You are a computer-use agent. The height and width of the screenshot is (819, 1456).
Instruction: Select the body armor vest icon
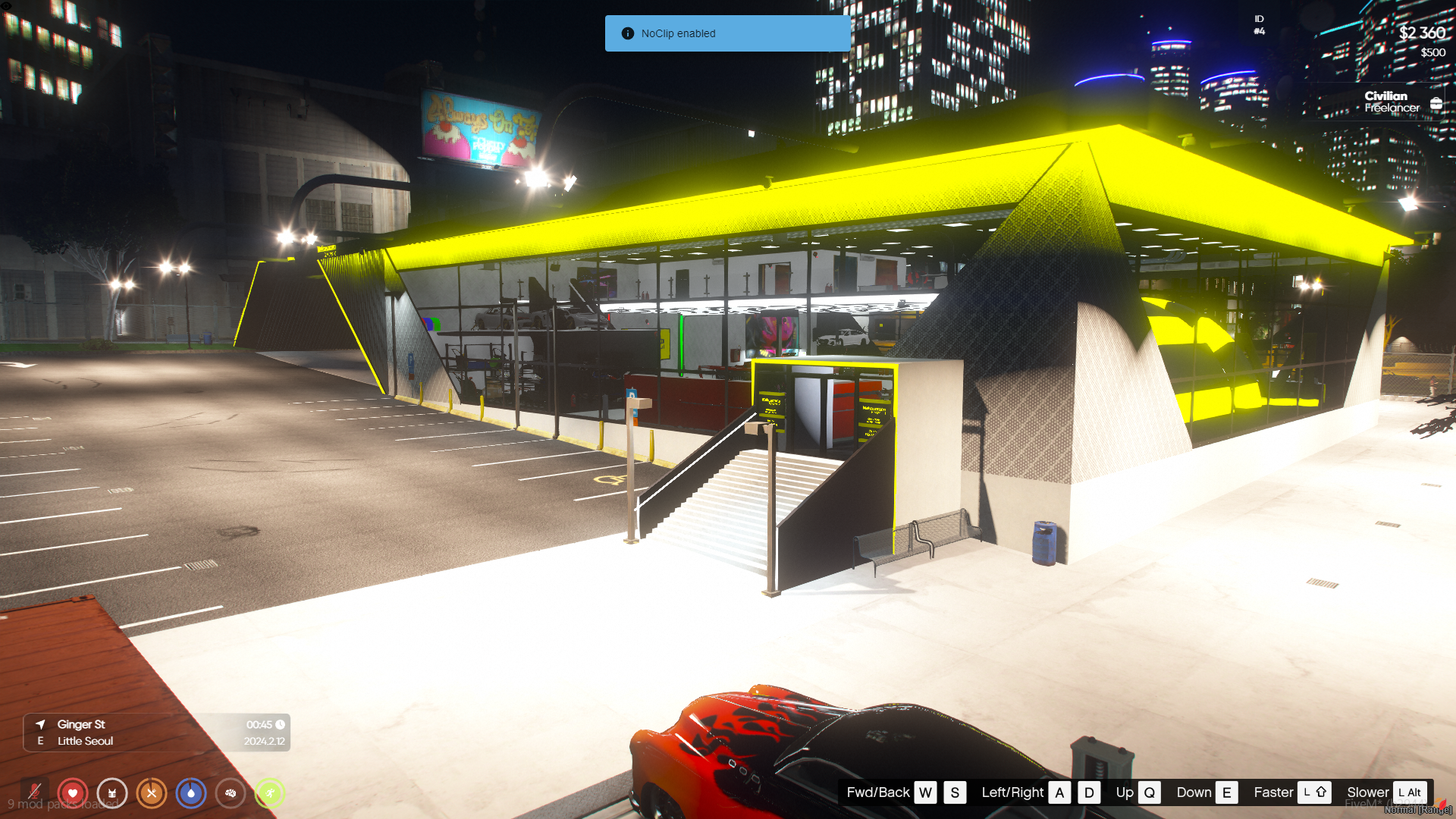[x=112, y=793]
